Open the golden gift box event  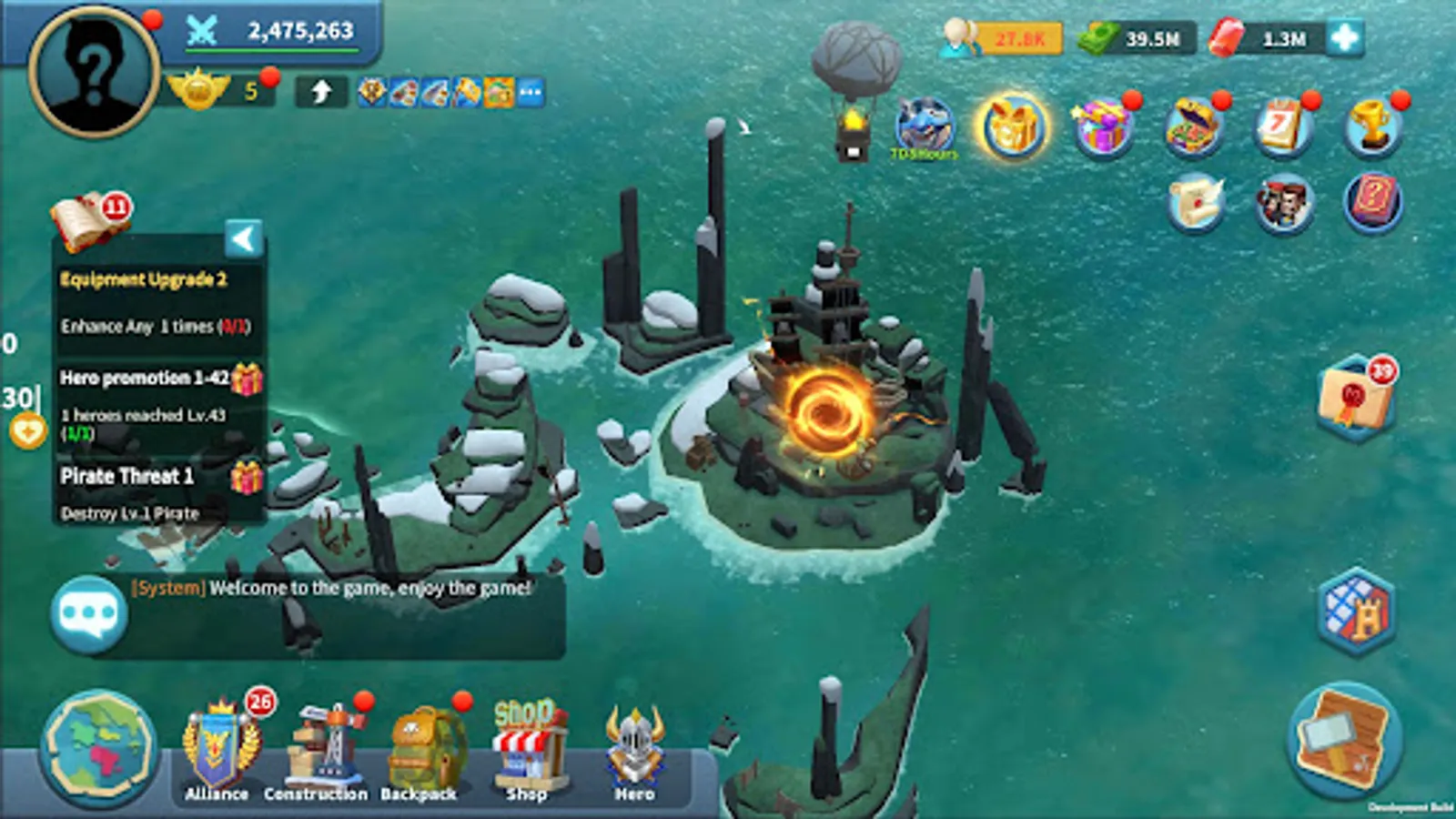1012,127
